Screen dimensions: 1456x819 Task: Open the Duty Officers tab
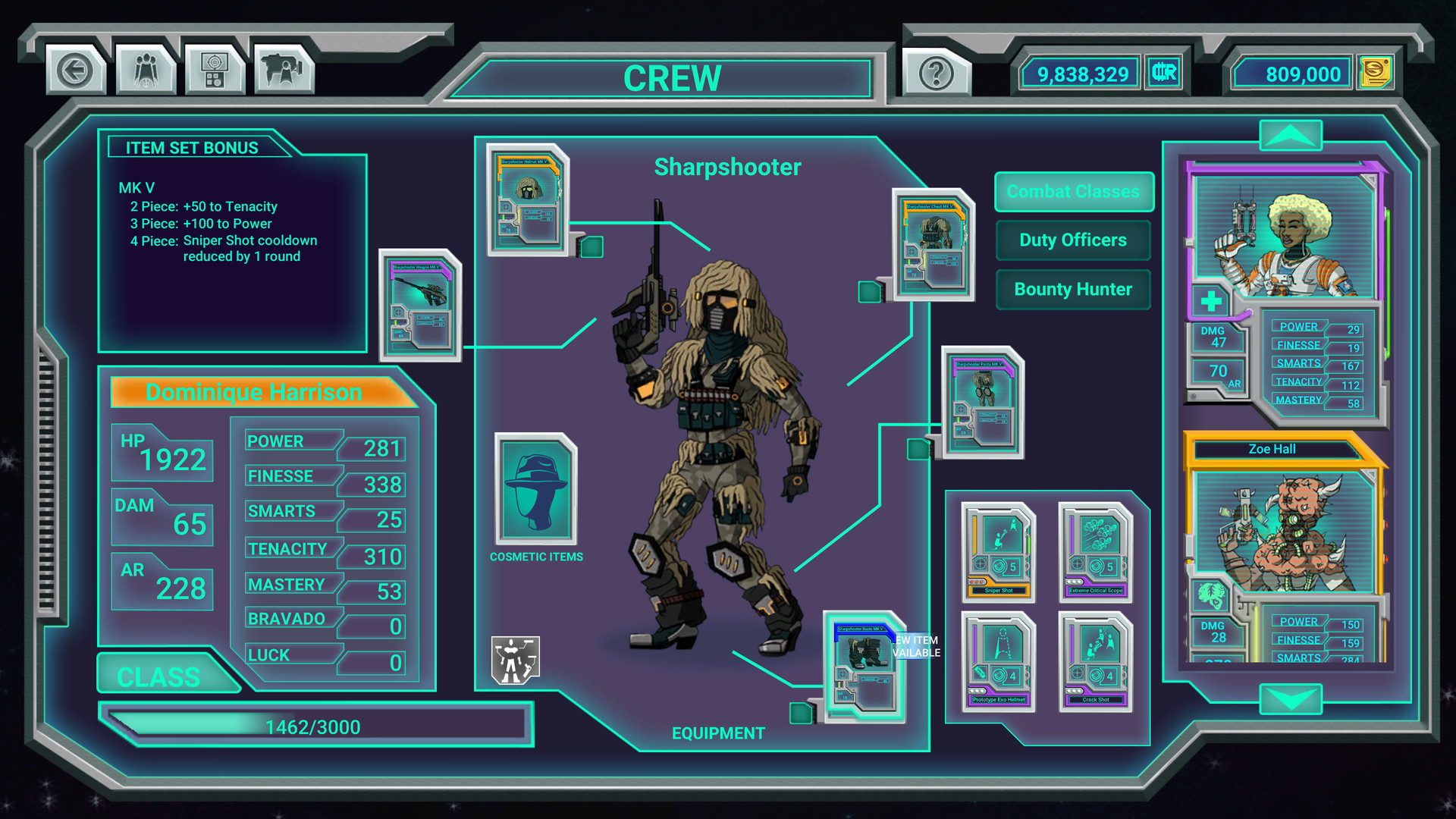1073,240
